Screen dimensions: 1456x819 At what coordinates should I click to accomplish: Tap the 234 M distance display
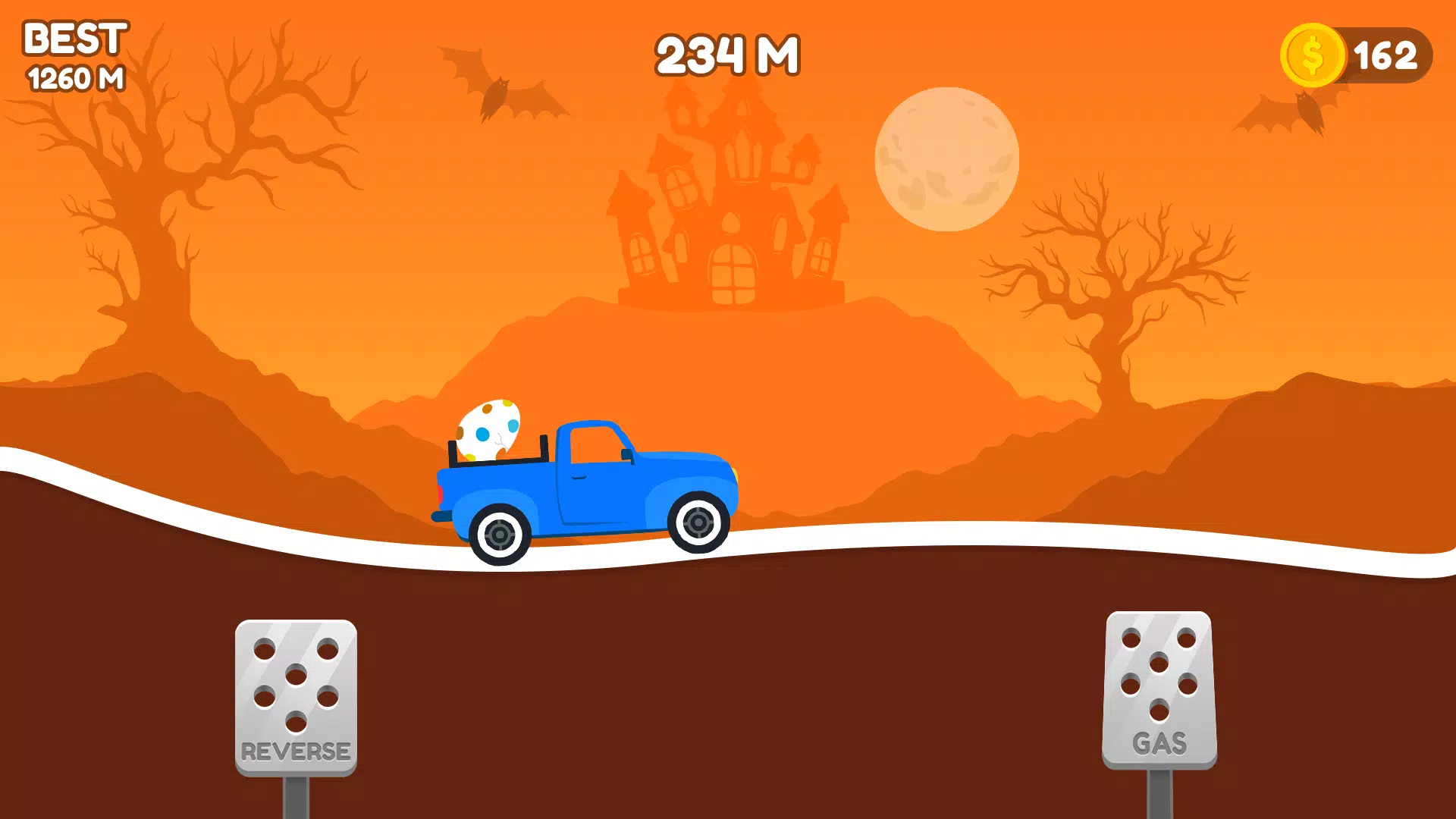coord(726,53)
